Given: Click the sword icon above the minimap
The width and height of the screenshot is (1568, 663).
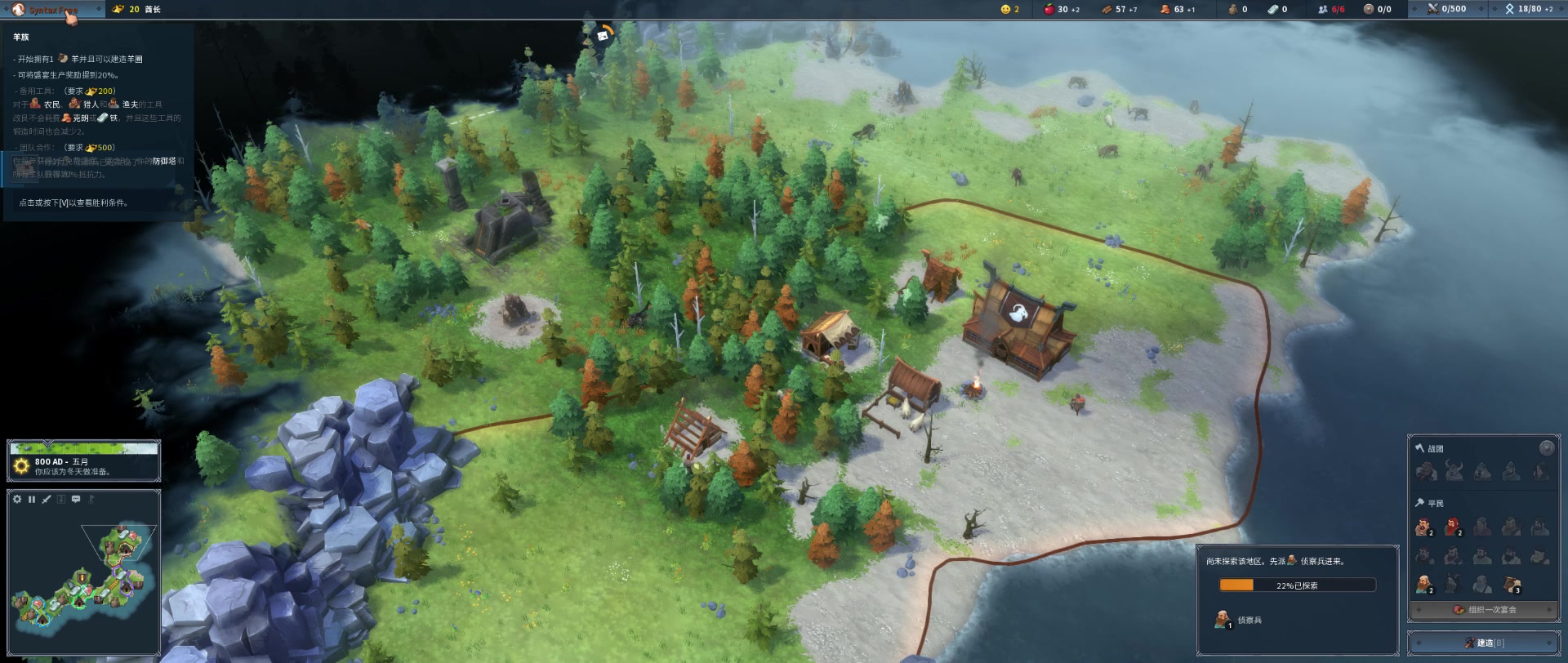Looking at the screenshot, I should [47, 499].
